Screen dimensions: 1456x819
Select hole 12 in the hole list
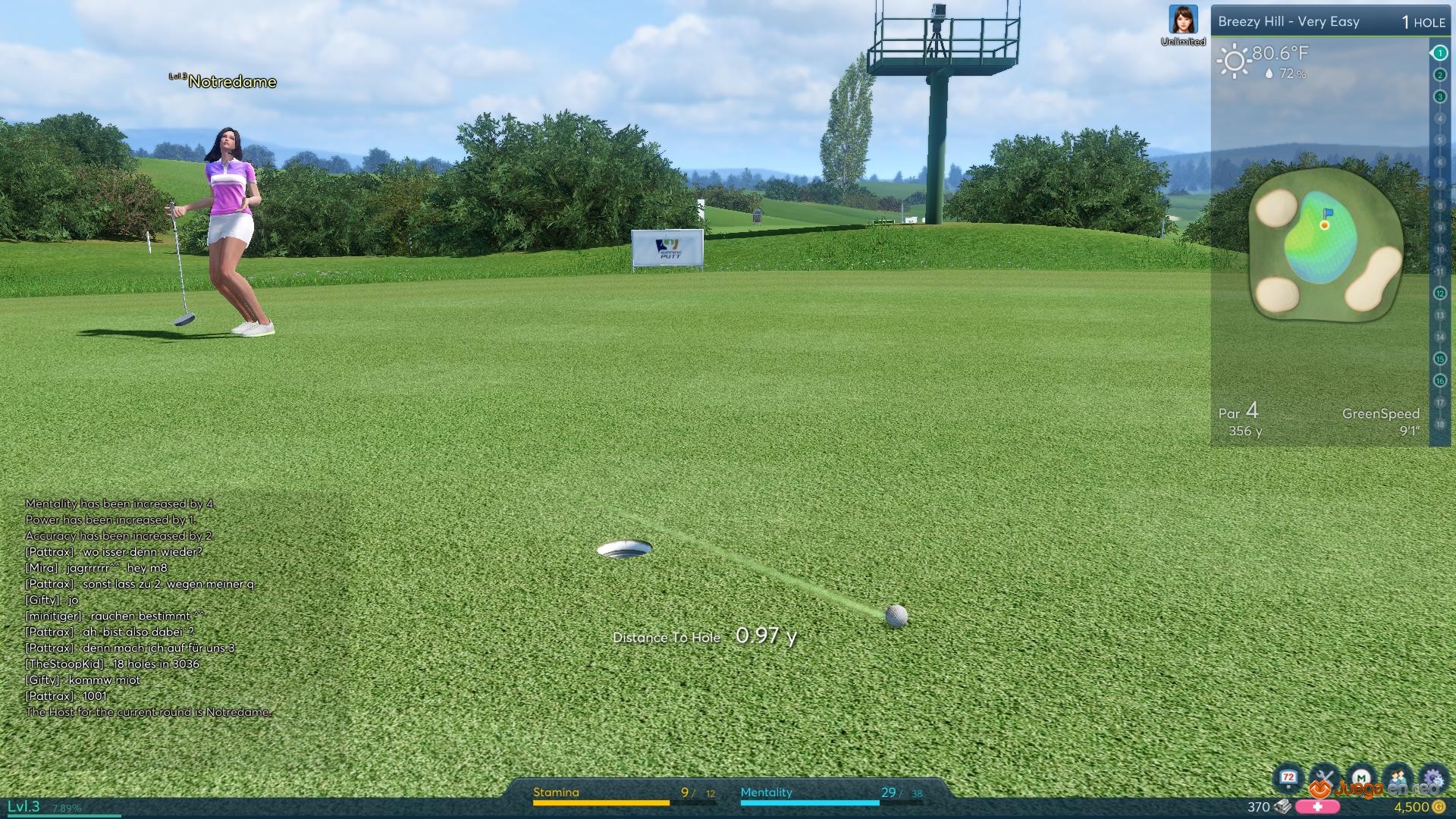[x=1439, y=293]
